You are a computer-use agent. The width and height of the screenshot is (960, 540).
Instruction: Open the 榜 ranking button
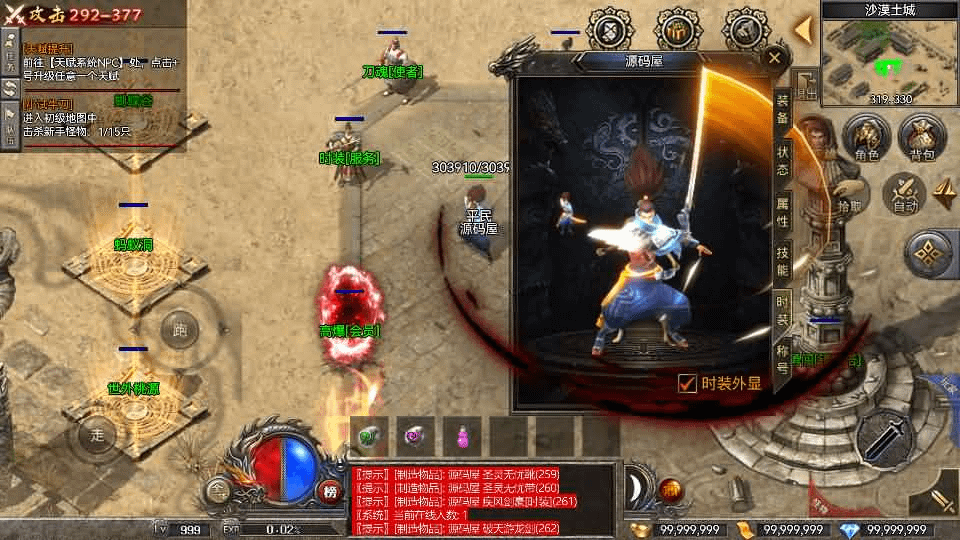click(330, 490)
